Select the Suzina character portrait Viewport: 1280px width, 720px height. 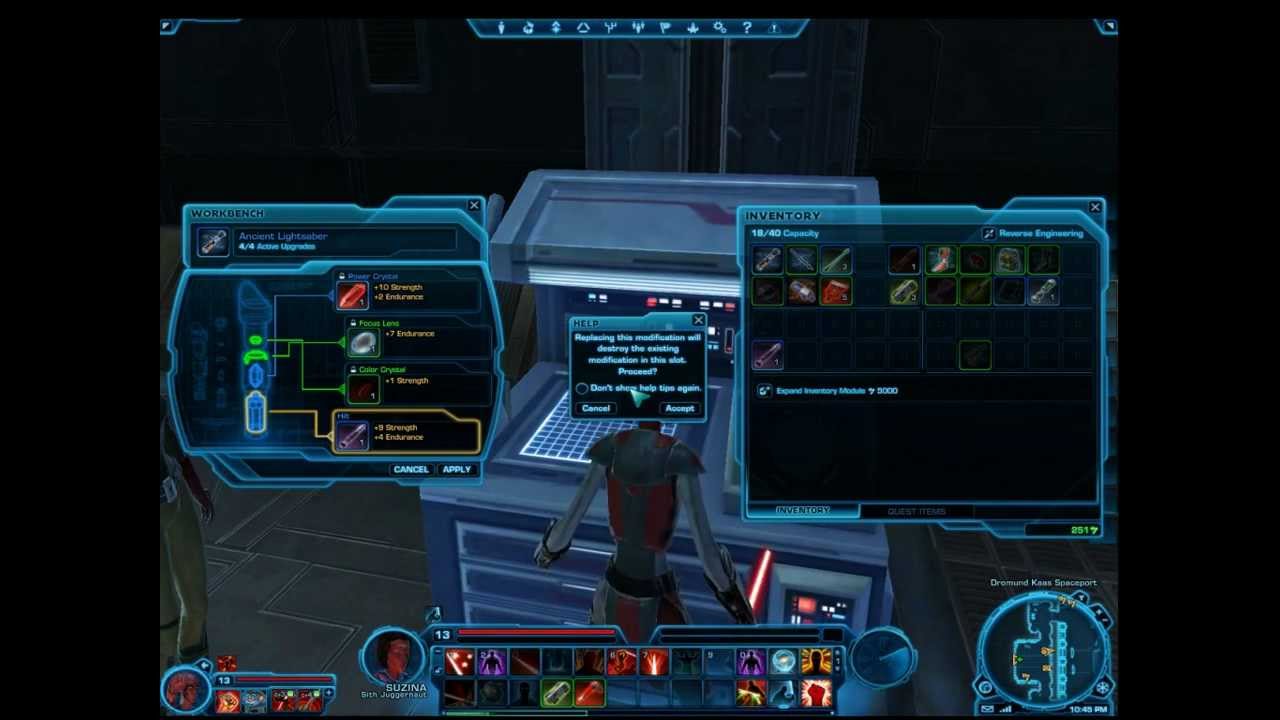click(x=393, y=657)
